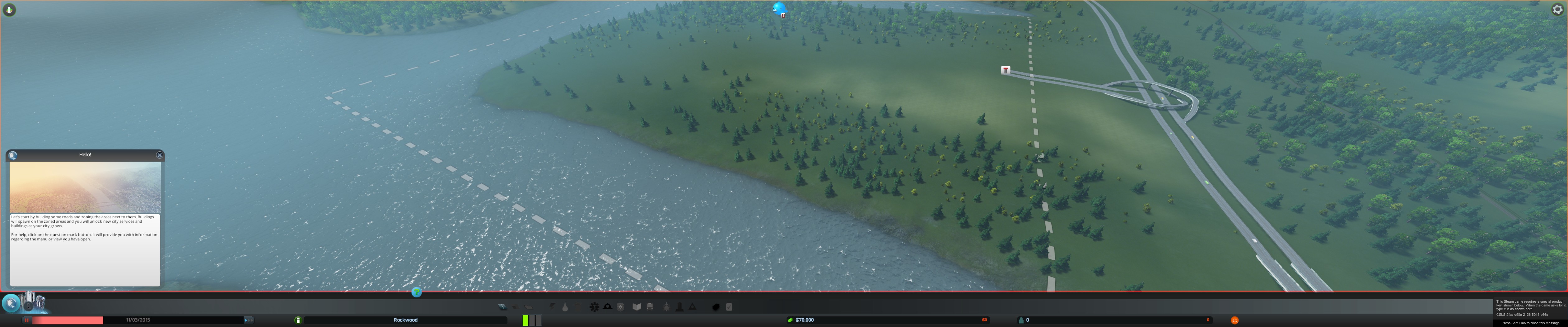The height and width of the screenshot is (327, 1568).
Task: Open the globe info views button
Action: click(x=11, y=303)
